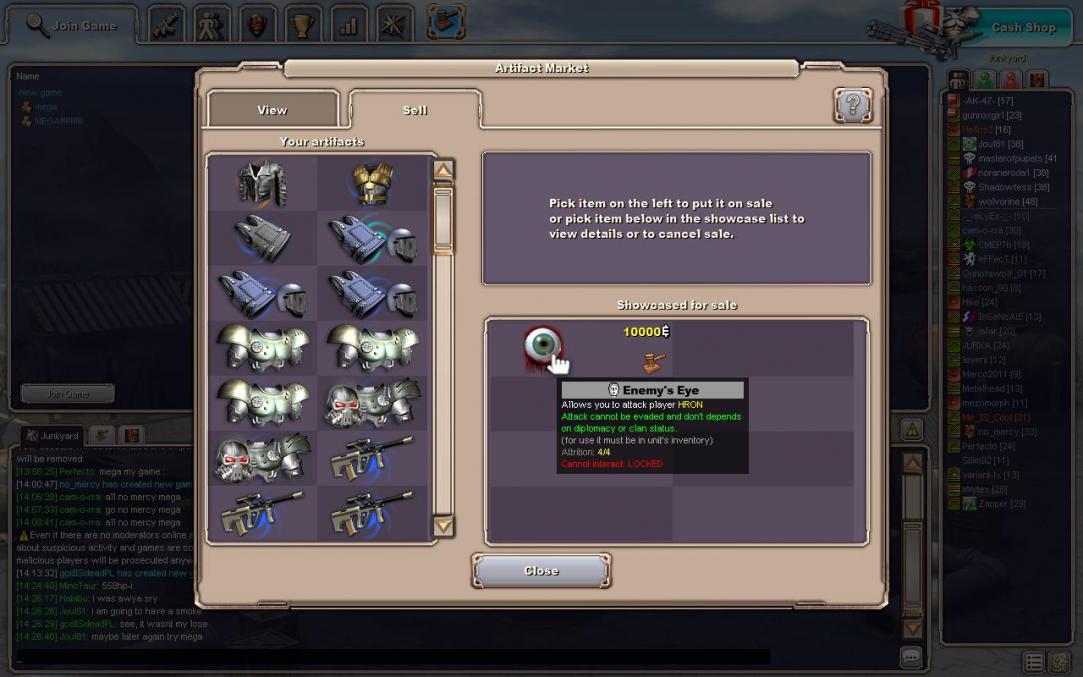Click the artifact list scroll-down arrow
This screenshot has height=677, width=1083.
[x=443, y=526]
